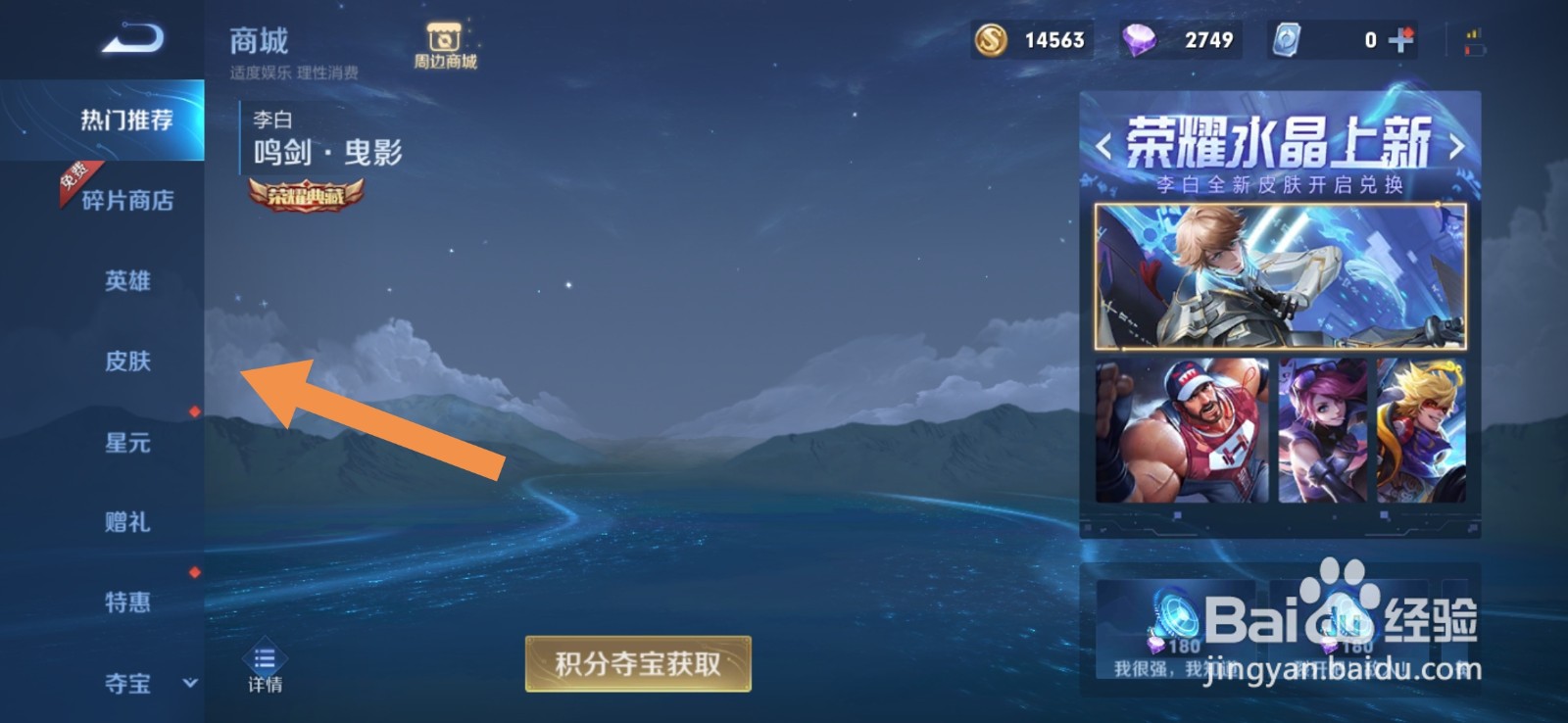Screen dimensions: 1568x723
Task: Switch to the 英雄 tab
Action: pyautogui.click(x=125, y=281)
